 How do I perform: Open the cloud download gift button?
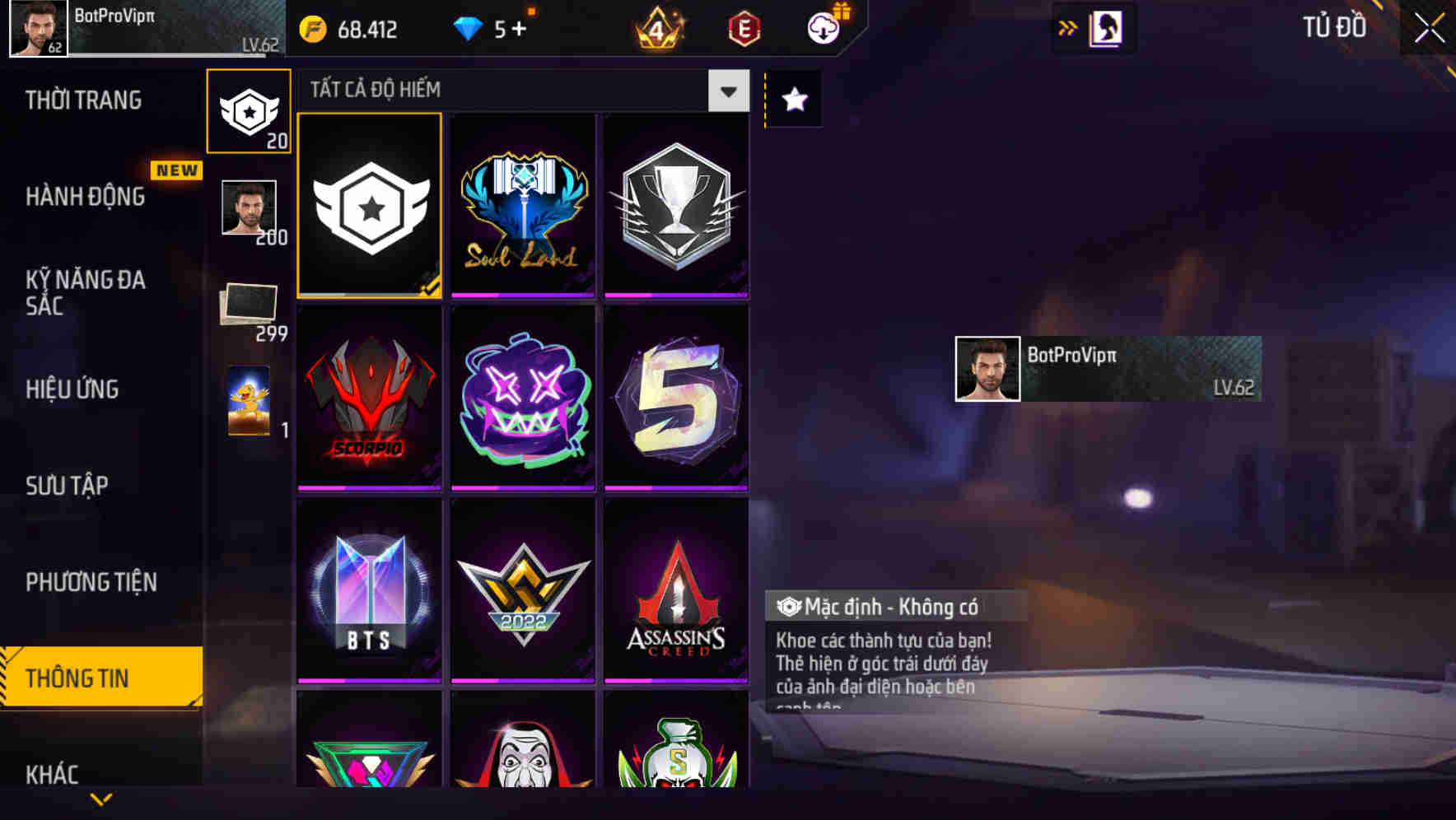coord(824,27)
